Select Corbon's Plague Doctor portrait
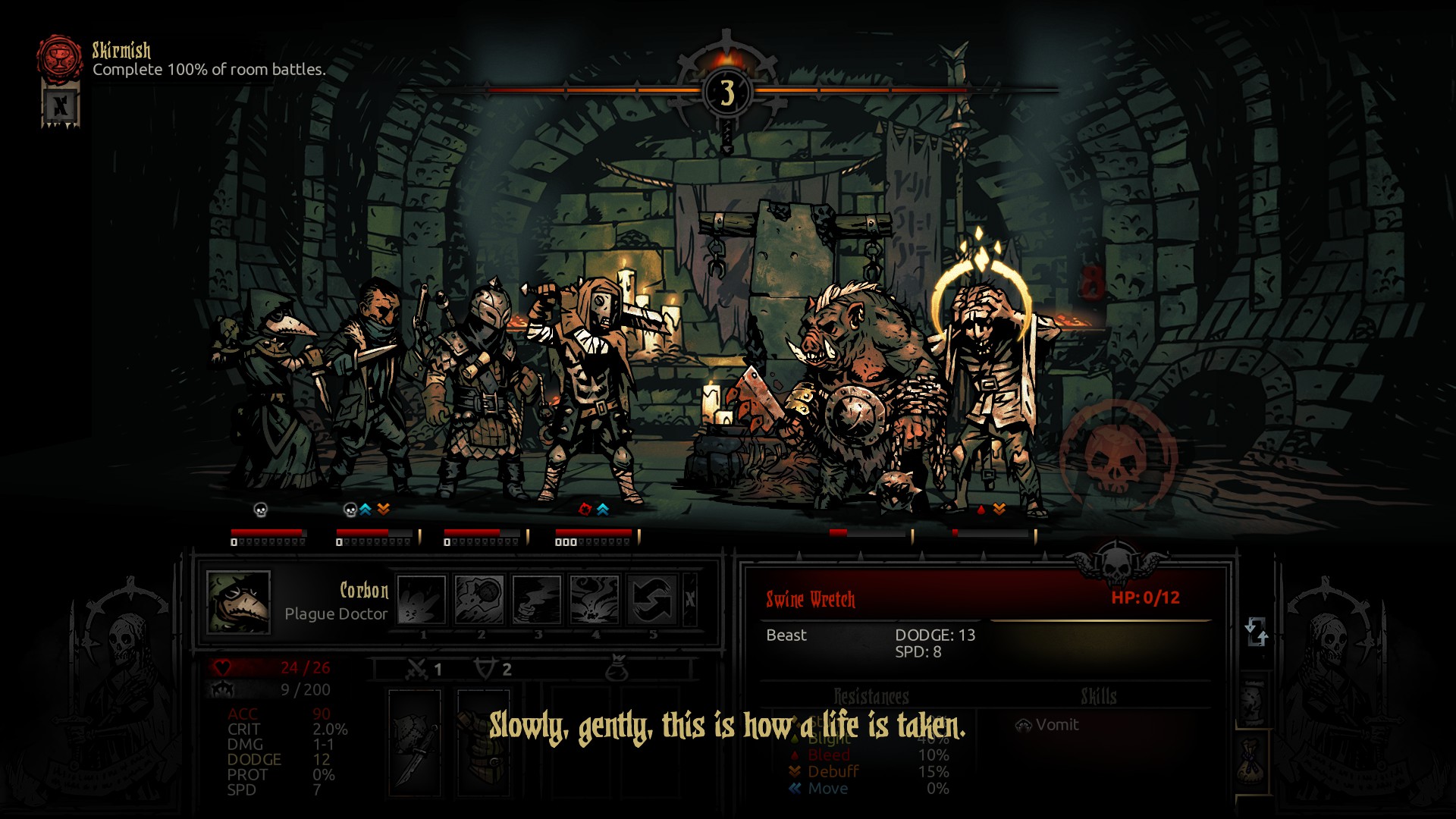1456x819 pixels. point(238,602)
